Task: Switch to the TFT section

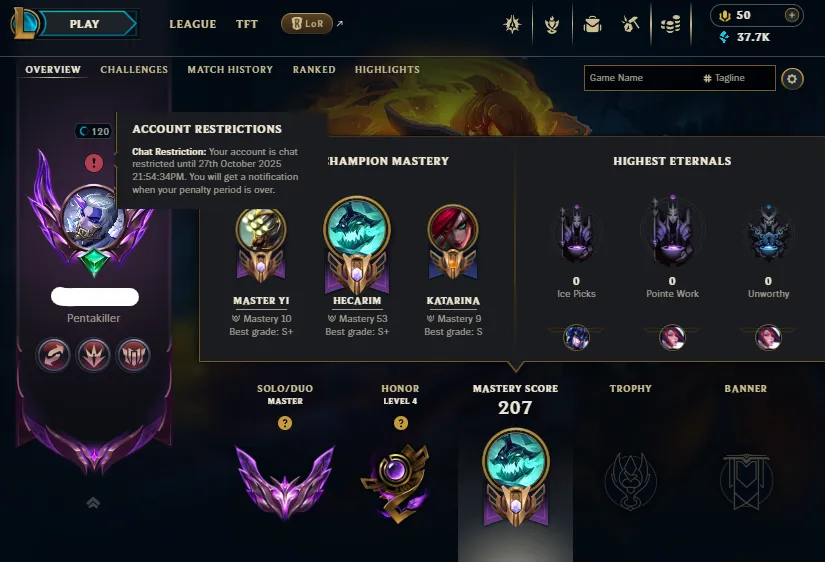Action: point(246,24)
